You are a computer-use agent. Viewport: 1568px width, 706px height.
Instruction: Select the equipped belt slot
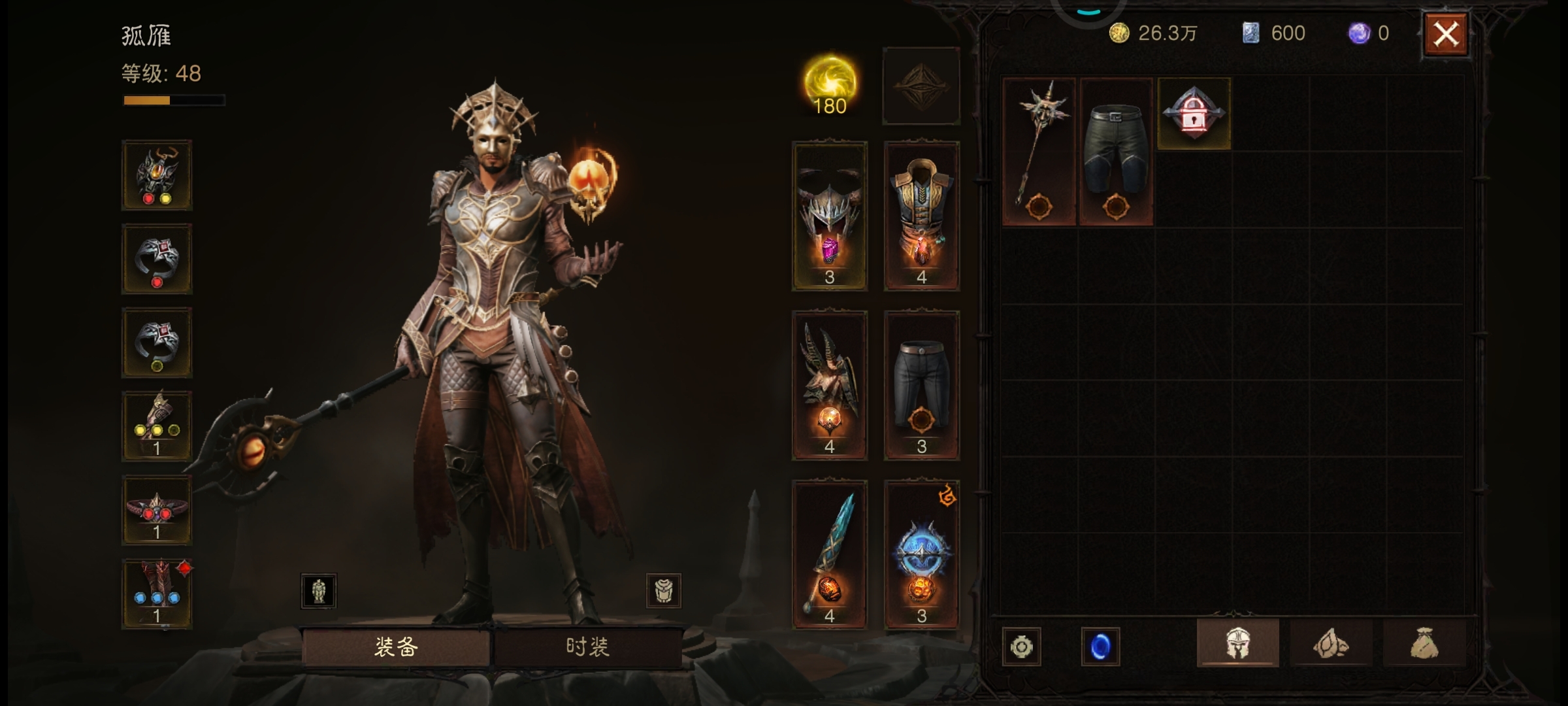[157, 511]
